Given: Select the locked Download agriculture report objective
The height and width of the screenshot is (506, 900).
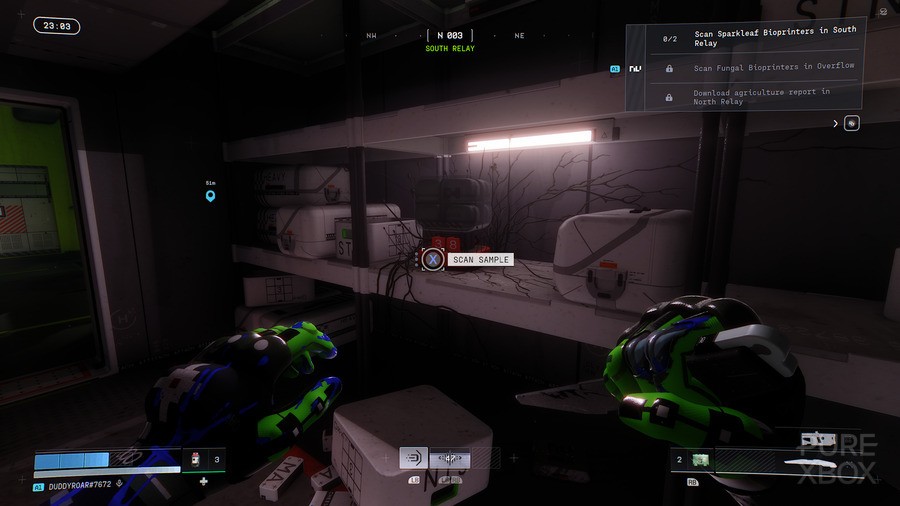Looking at the screenshot, I should tap(760, 96).
